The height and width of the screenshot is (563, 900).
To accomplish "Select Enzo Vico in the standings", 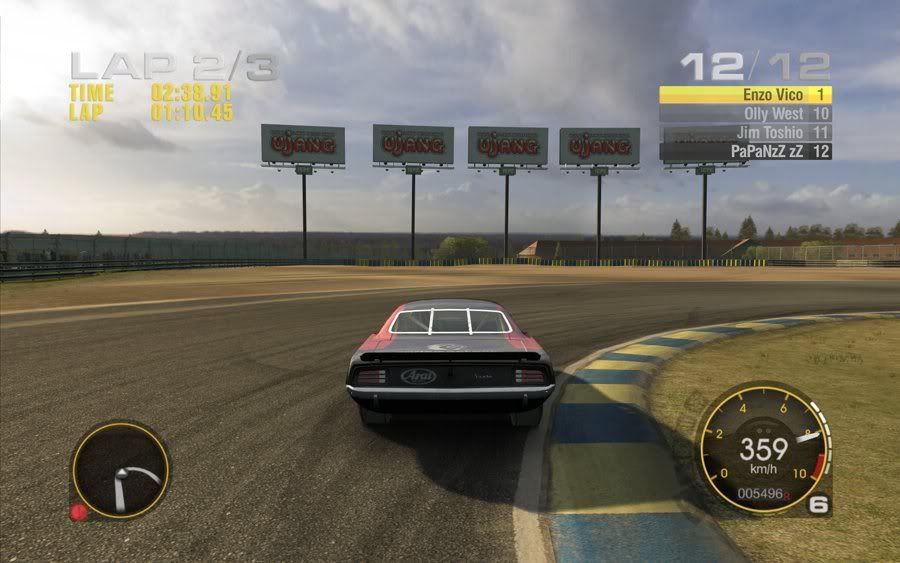I will 745,94.
